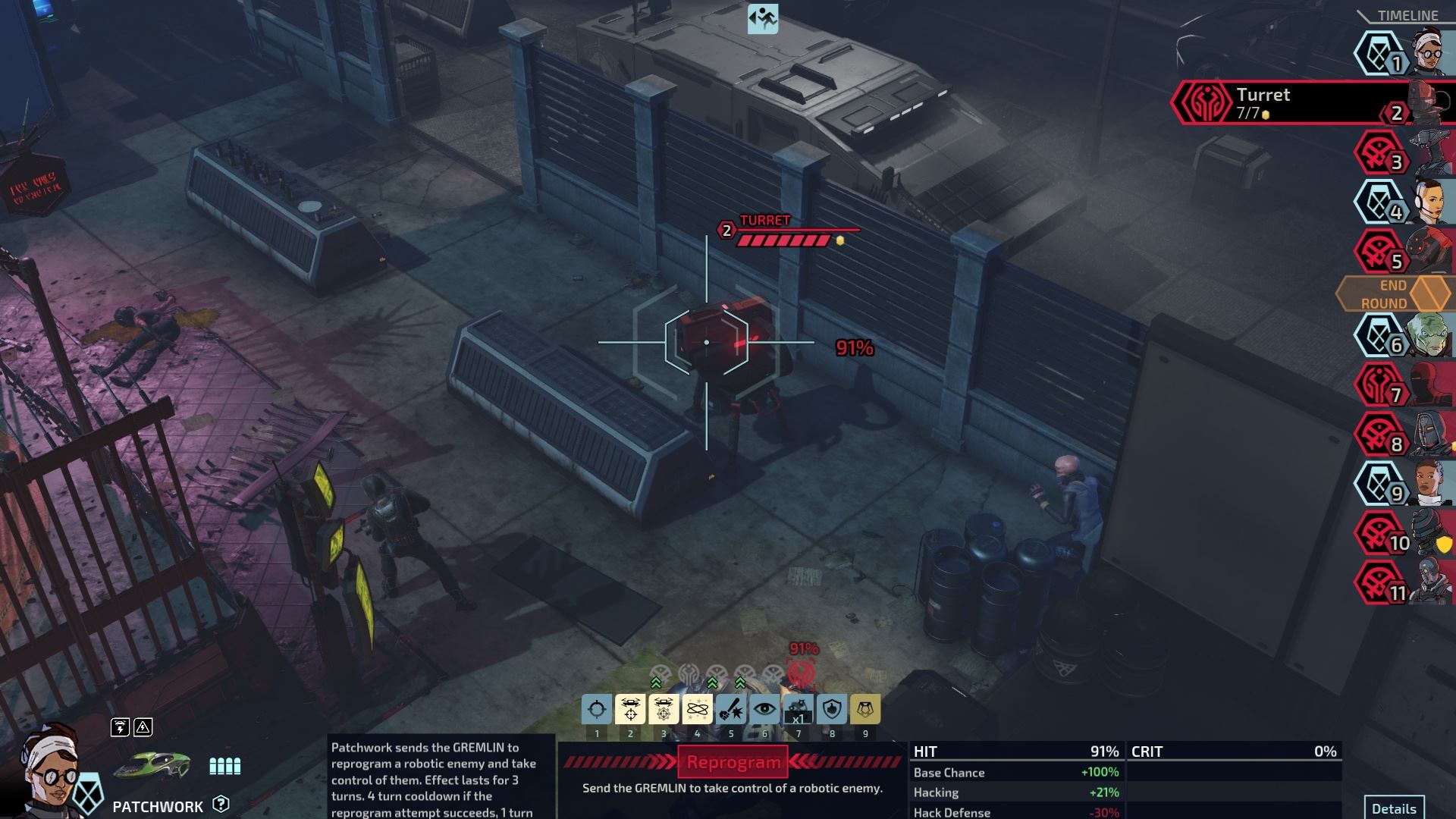Use the grenade ability with x1 charge
This screenshot has height=819, width=1456.
799,709
